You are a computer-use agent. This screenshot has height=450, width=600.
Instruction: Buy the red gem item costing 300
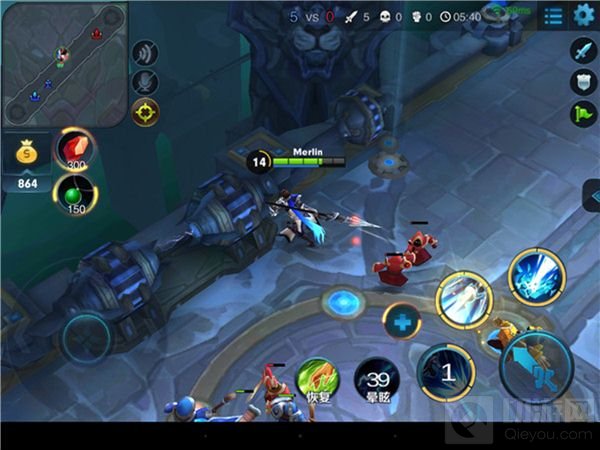[72, 146]
